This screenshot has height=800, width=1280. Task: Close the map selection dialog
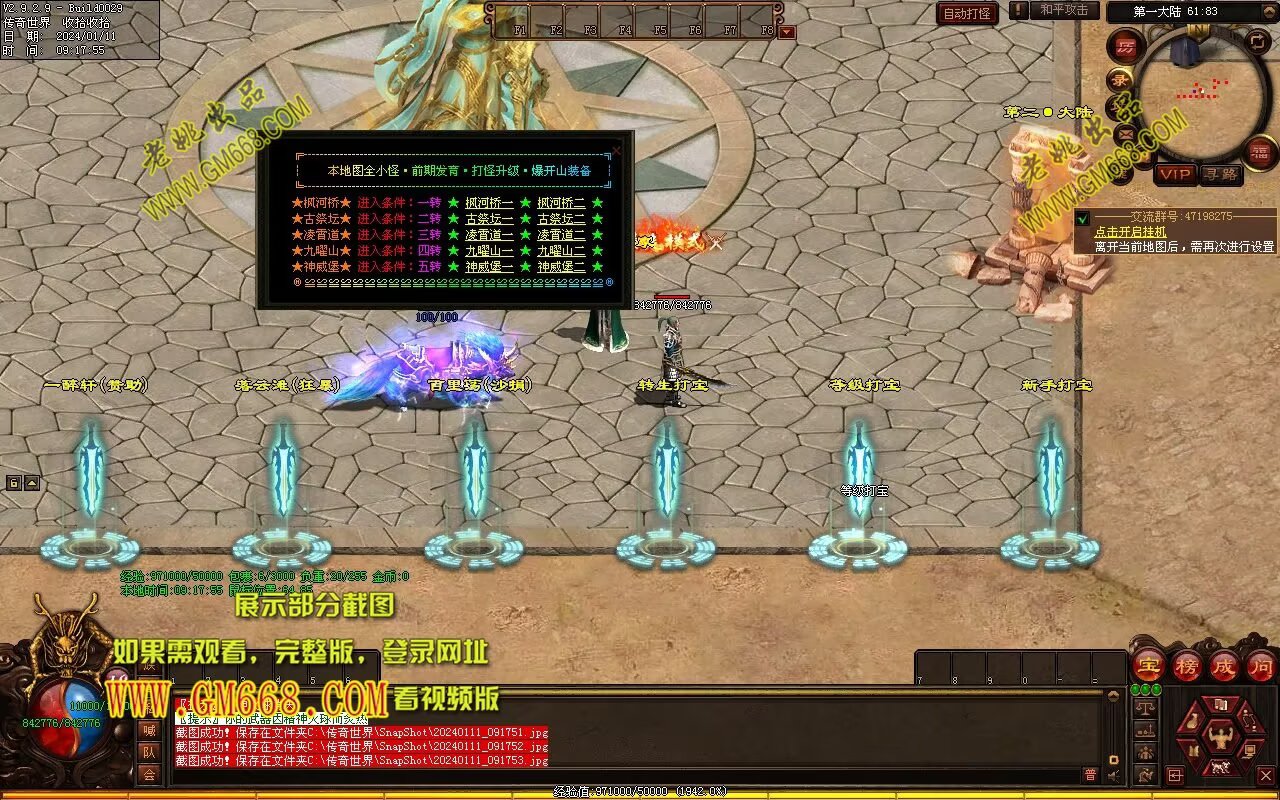[617, 151]
